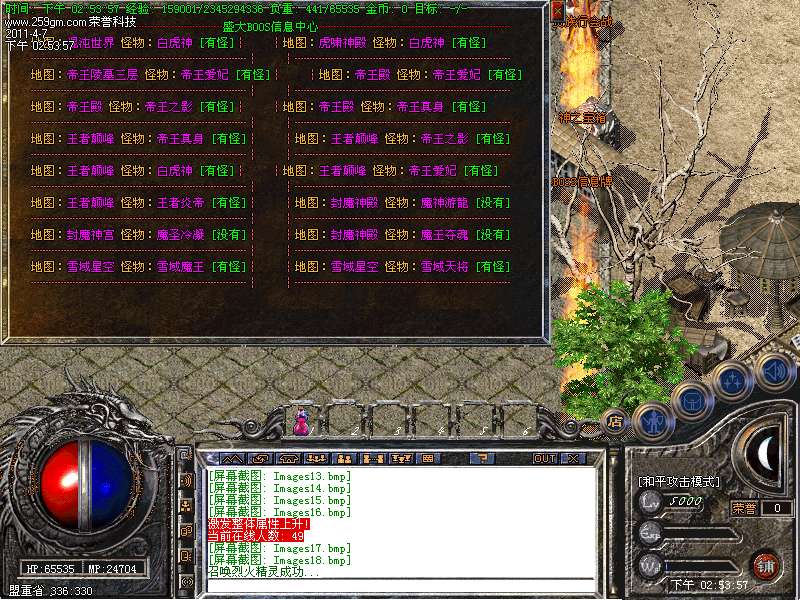Focus the chat input line
Image resolution: width=800 pixels, height=600 pixels.
400,588
